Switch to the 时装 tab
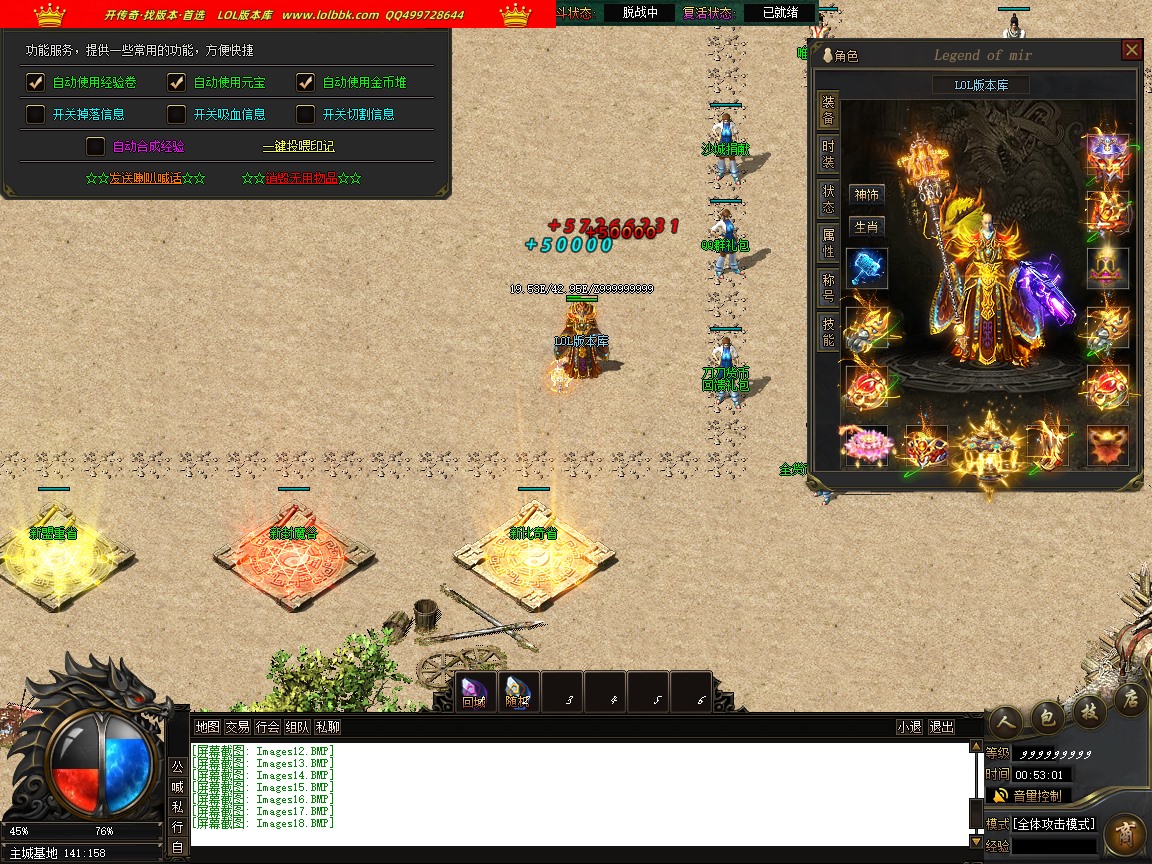The image size is (1152, 864). click(828, 154)
